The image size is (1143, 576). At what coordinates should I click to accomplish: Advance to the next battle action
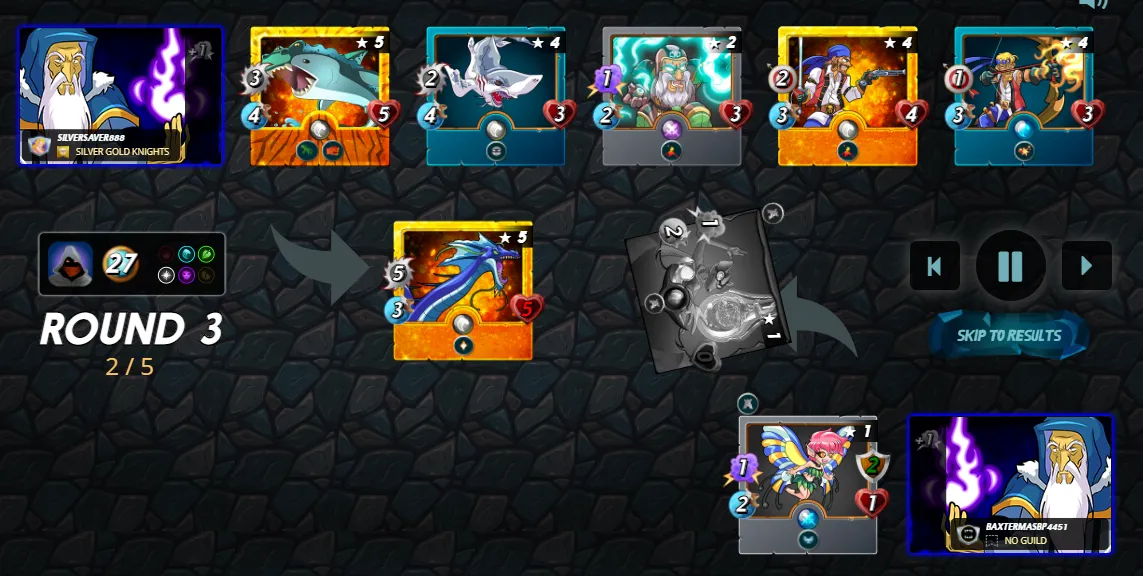(1086, 266)
